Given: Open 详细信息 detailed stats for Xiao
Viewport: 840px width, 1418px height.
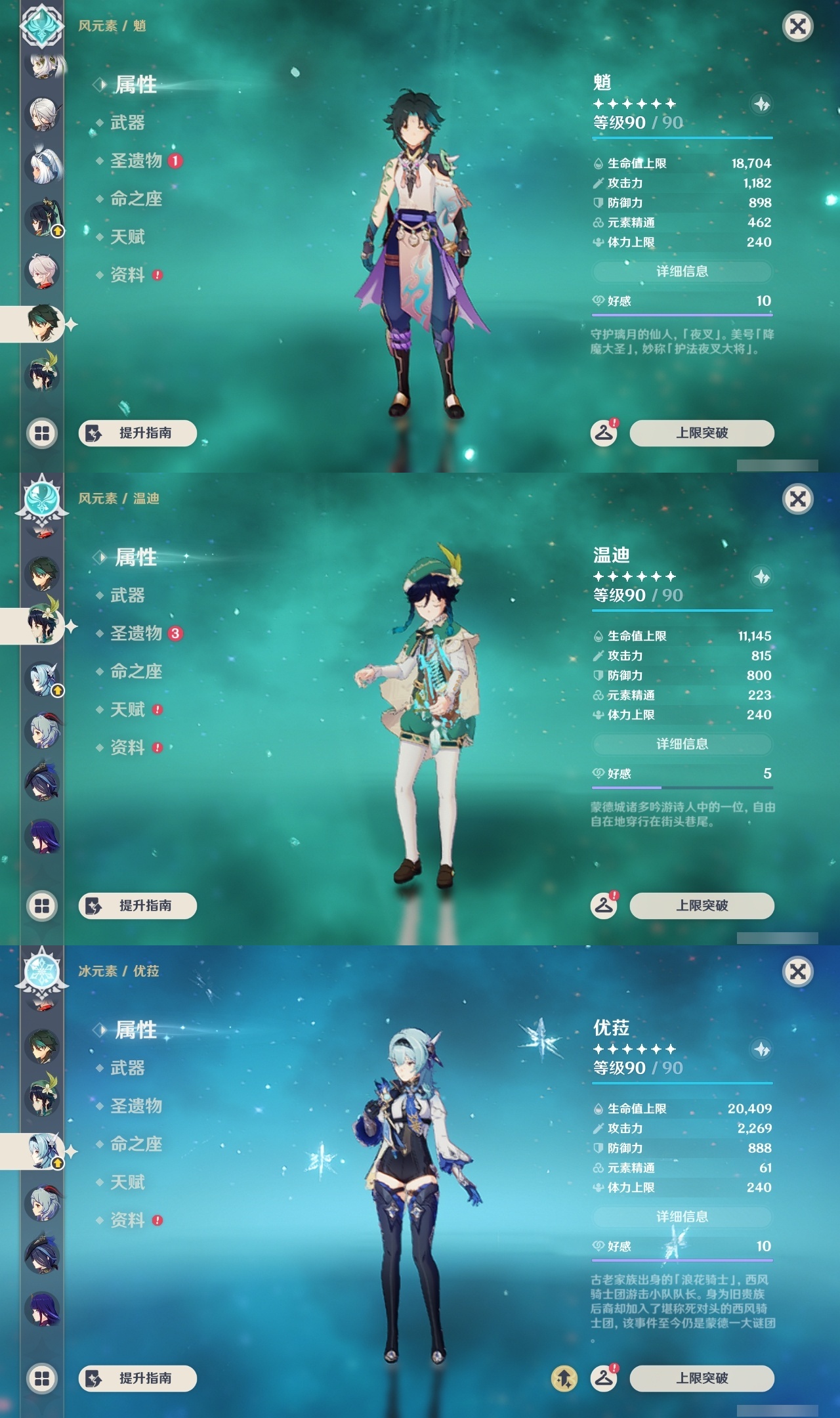Looking at the screenshot, I should tap(682, 272).
